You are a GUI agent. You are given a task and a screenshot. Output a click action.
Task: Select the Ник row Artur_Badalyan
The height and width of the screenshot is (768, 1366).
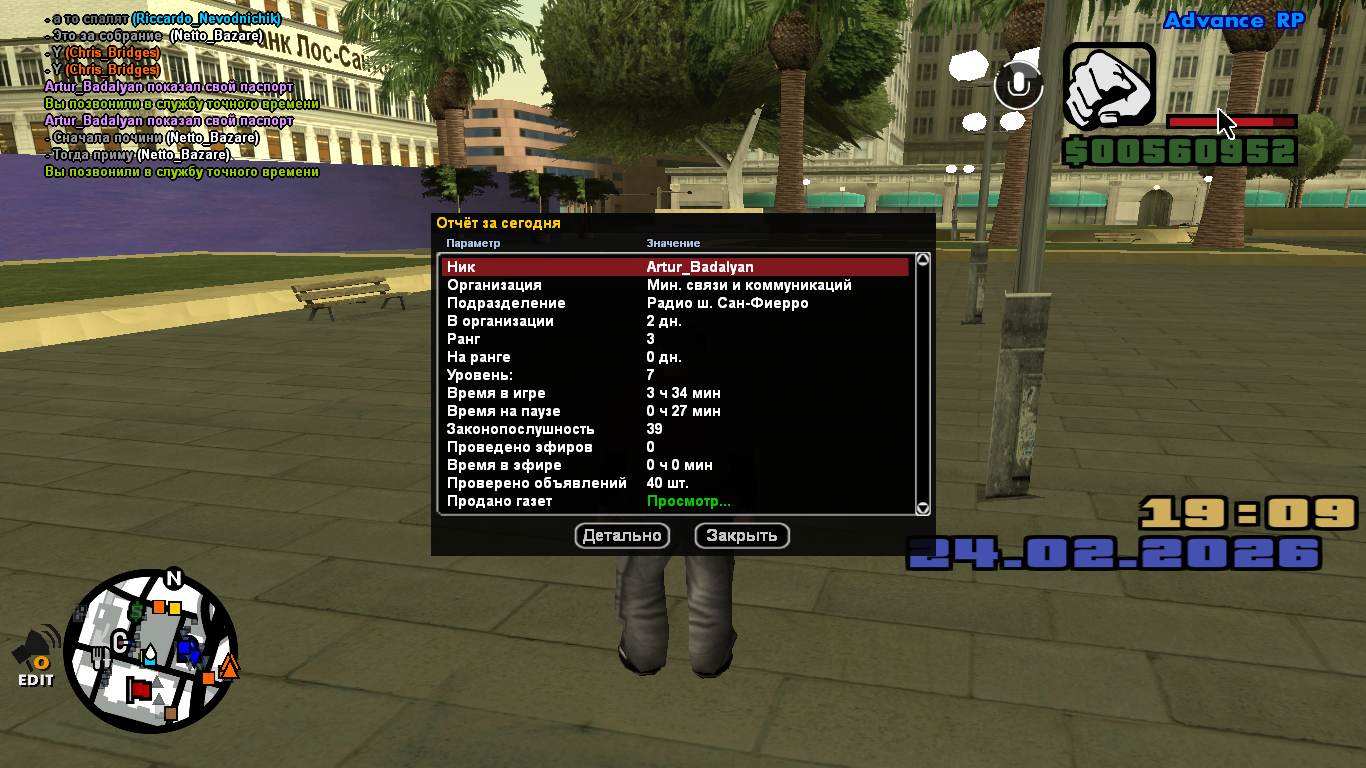675,267
